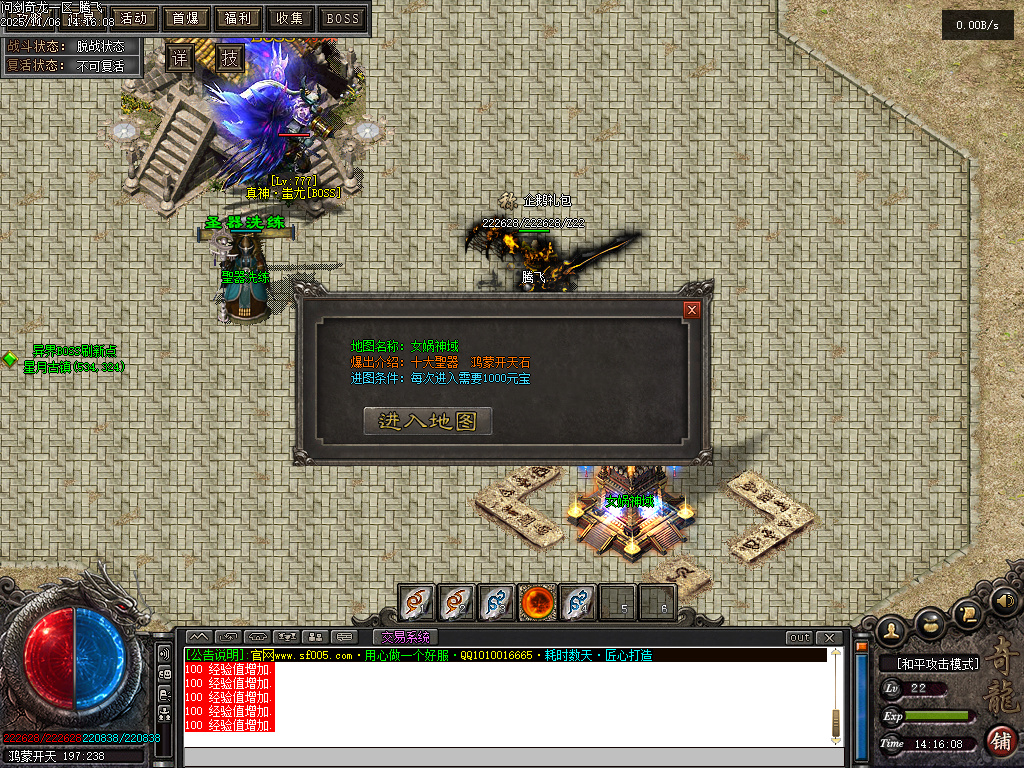Screen dimensions: 1024x768
Task: Click the 进入地图 enter map button
Action: 427,421
